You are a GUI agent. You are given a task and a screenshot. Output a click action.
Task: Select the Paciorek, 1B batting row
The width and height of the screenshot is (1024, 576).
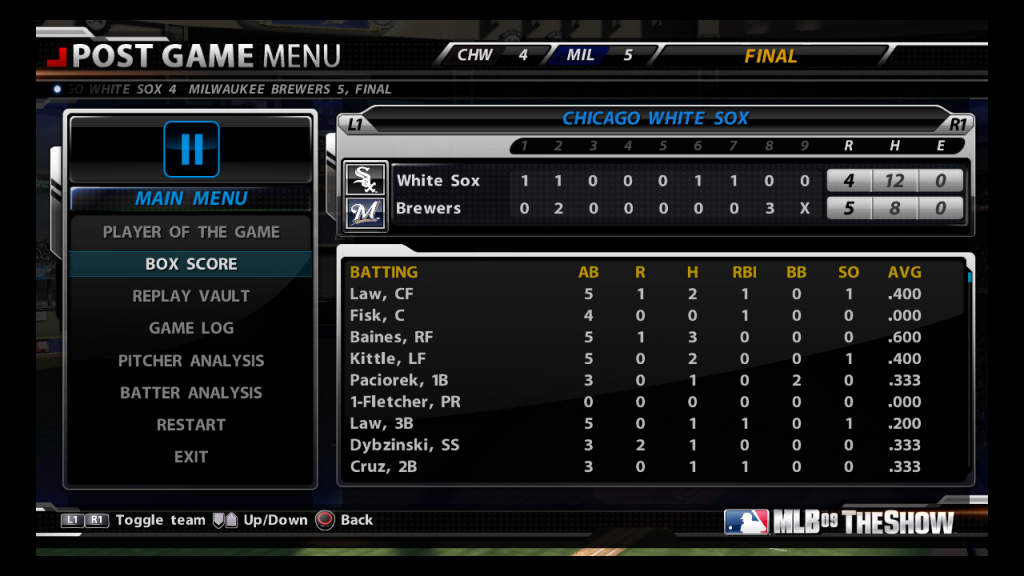[x=650, y=380]
